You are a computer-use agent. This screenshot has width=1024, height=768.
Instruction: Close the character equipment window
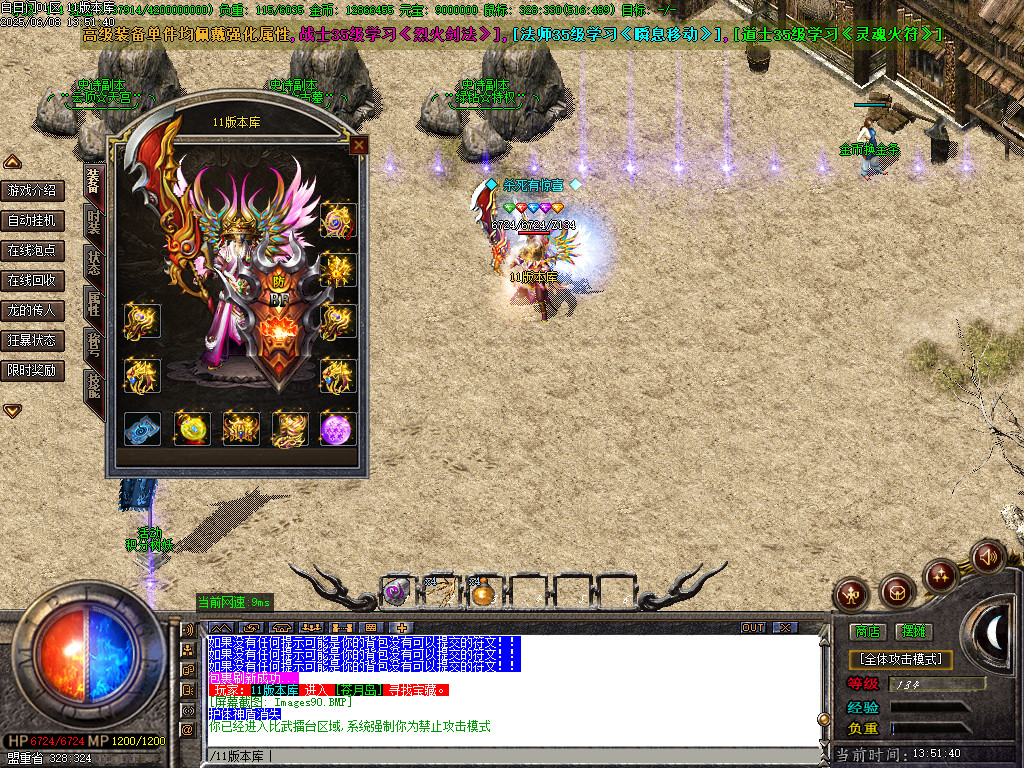click(x=358, y=146)
